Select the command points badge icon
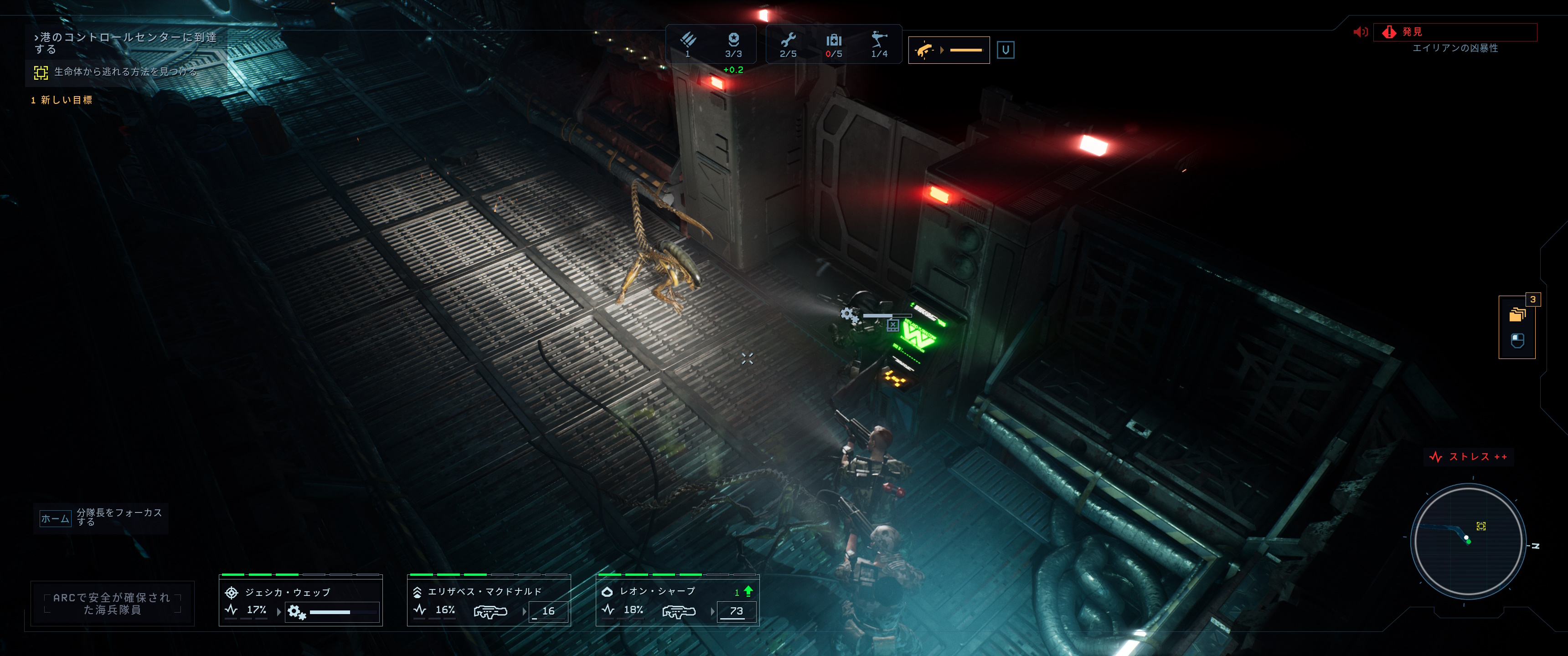The height and width of the screenshot is (656, 1568). (733, 40)
